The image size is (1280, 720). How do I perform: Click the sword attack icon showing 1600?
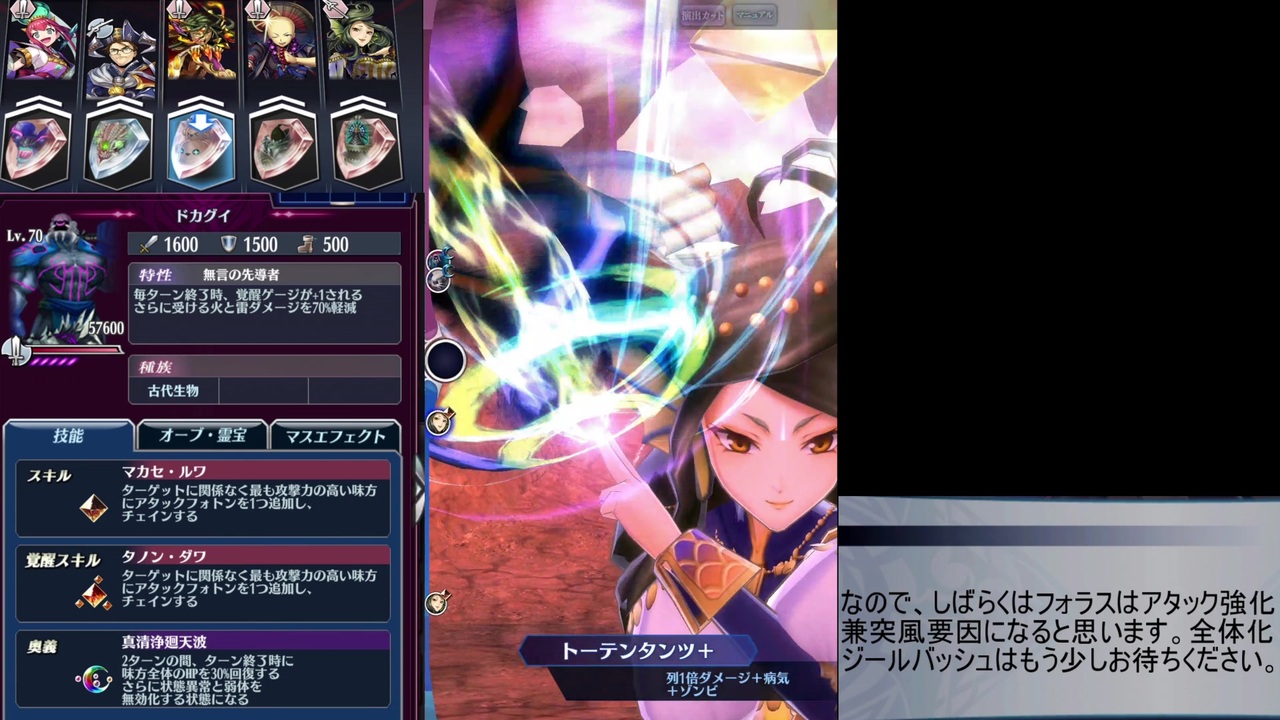pyautogui.click(x=148, y=244)
